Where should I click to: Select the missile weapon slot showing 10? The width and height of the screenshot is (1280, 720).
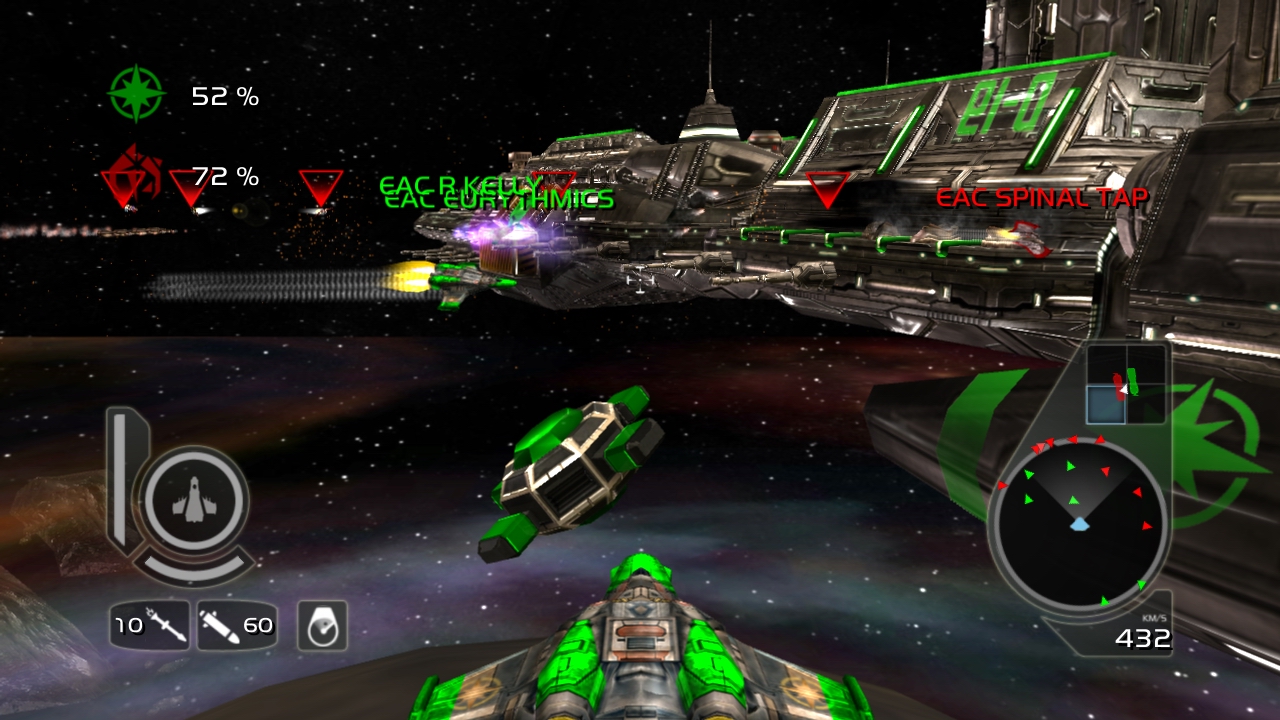(149, 626)
